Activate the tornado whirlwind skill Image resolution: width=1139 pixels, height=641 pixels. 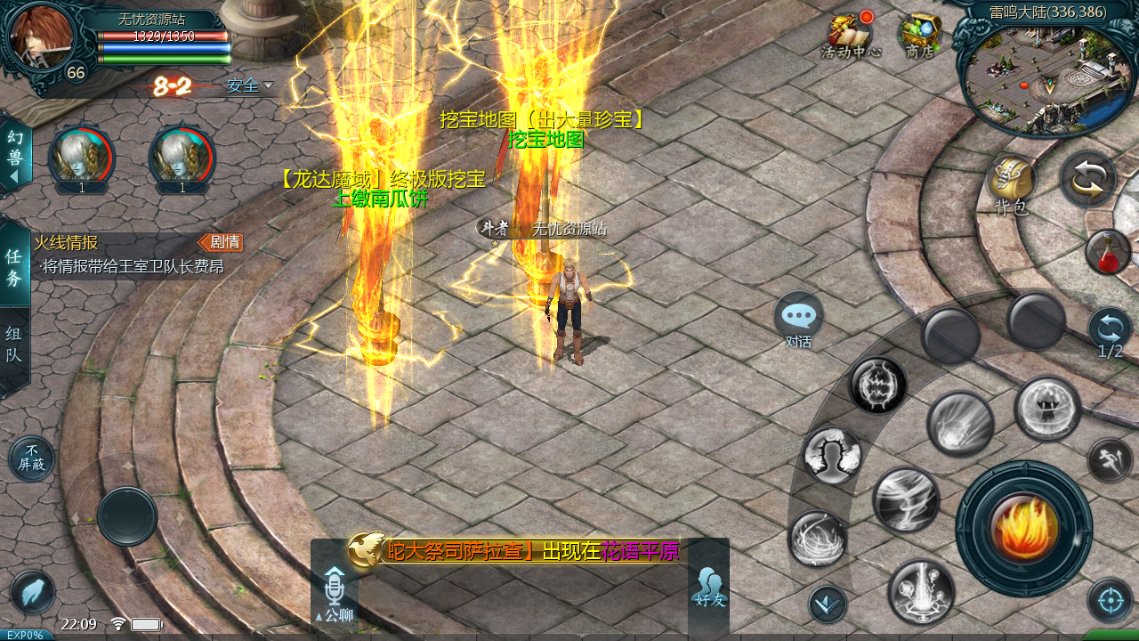tap(906, 499)
